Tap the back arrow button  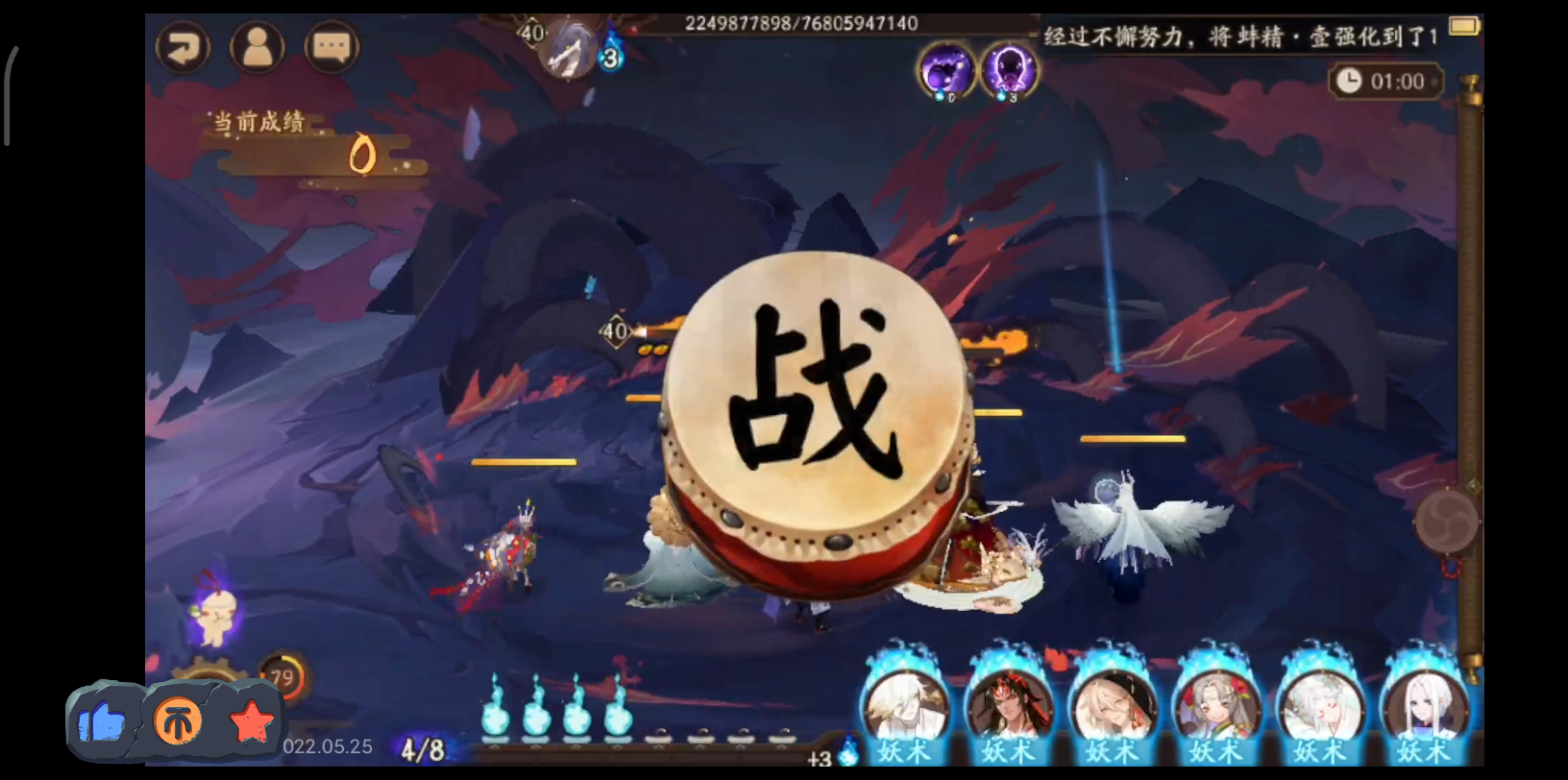(184, 47)
